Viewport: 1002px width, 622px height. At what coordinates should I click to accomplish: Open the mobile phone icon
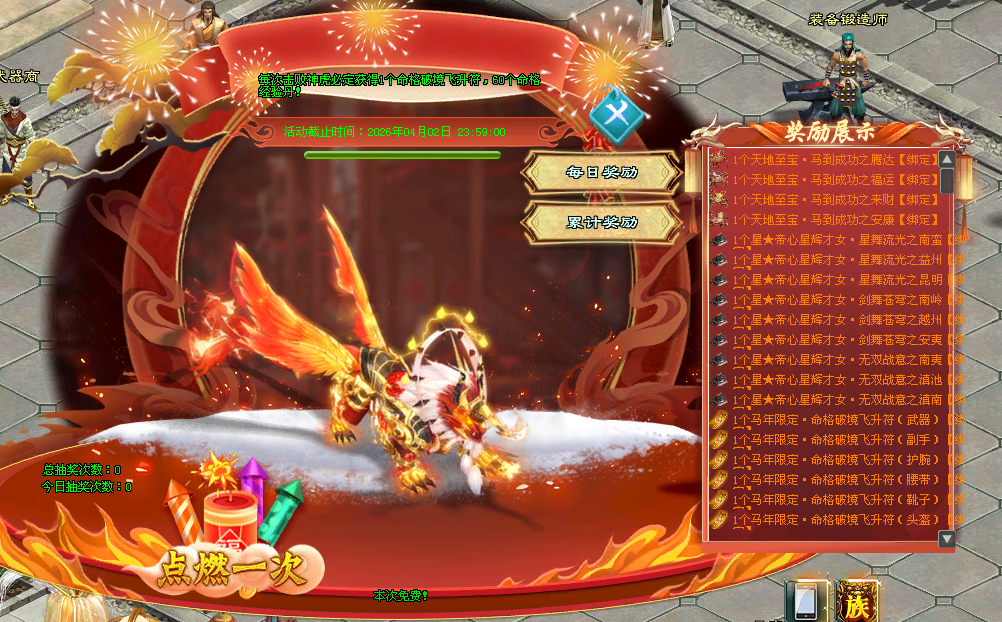pyautogui.click(x=805, y=601)
